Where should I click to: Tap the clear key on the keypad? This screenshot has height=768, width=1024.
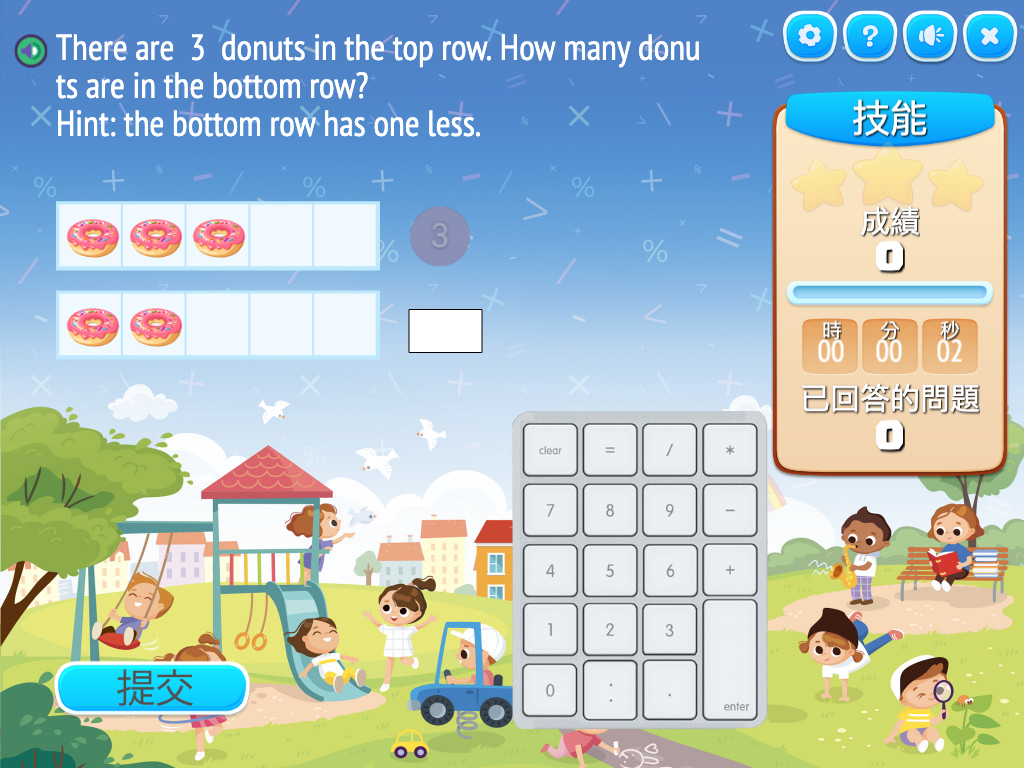pos(550,450)
